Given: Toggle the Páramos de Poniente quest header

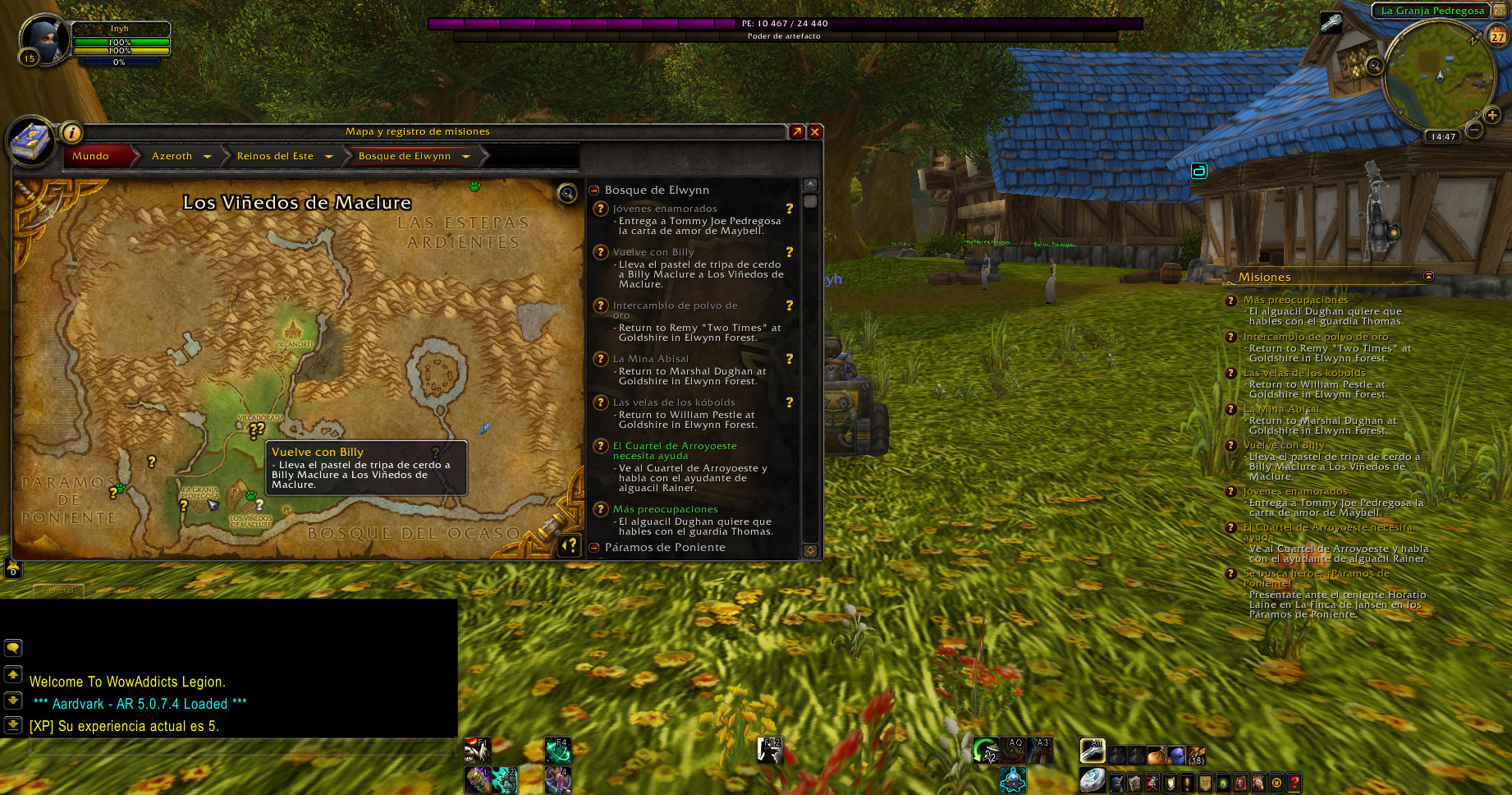Looking at the screenshot, I should (x=594, y=548).
